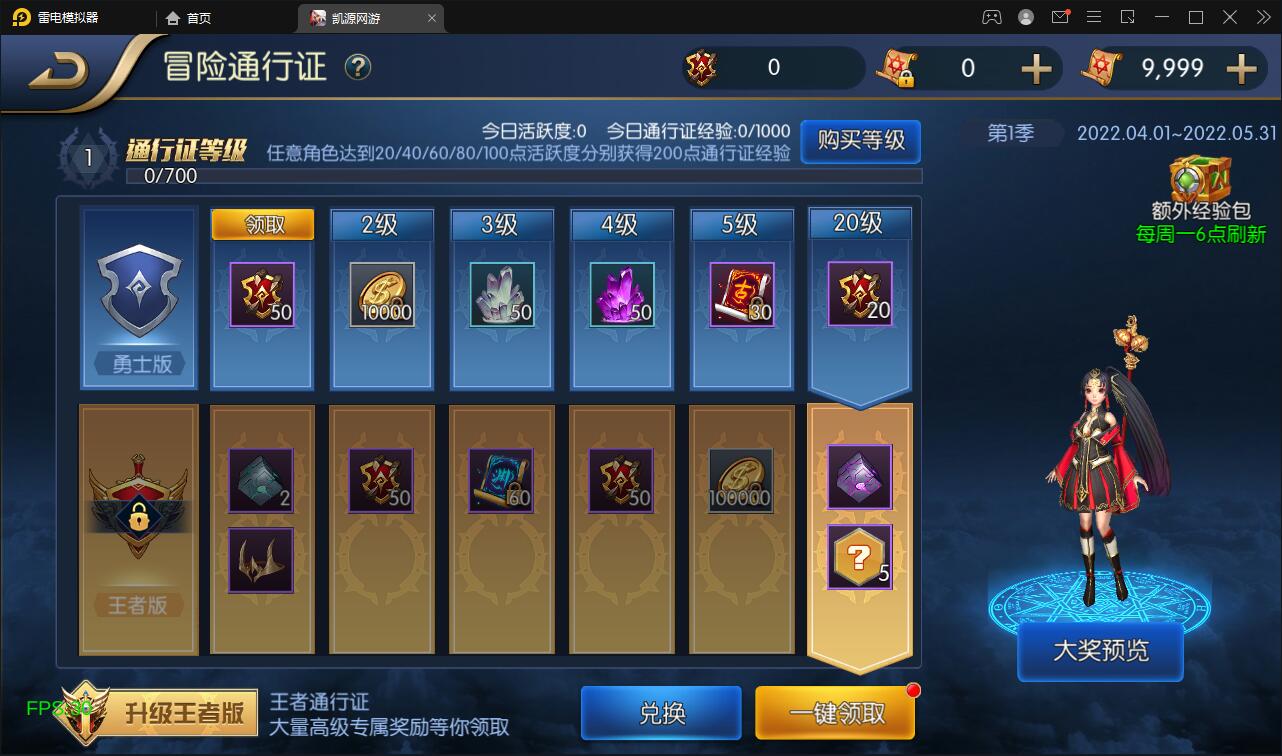The height and width of the screenshot is (756, 1282).
Task: Open the Battle Pass help question mark
Action: pyautogui.click(x=357, y=68)
